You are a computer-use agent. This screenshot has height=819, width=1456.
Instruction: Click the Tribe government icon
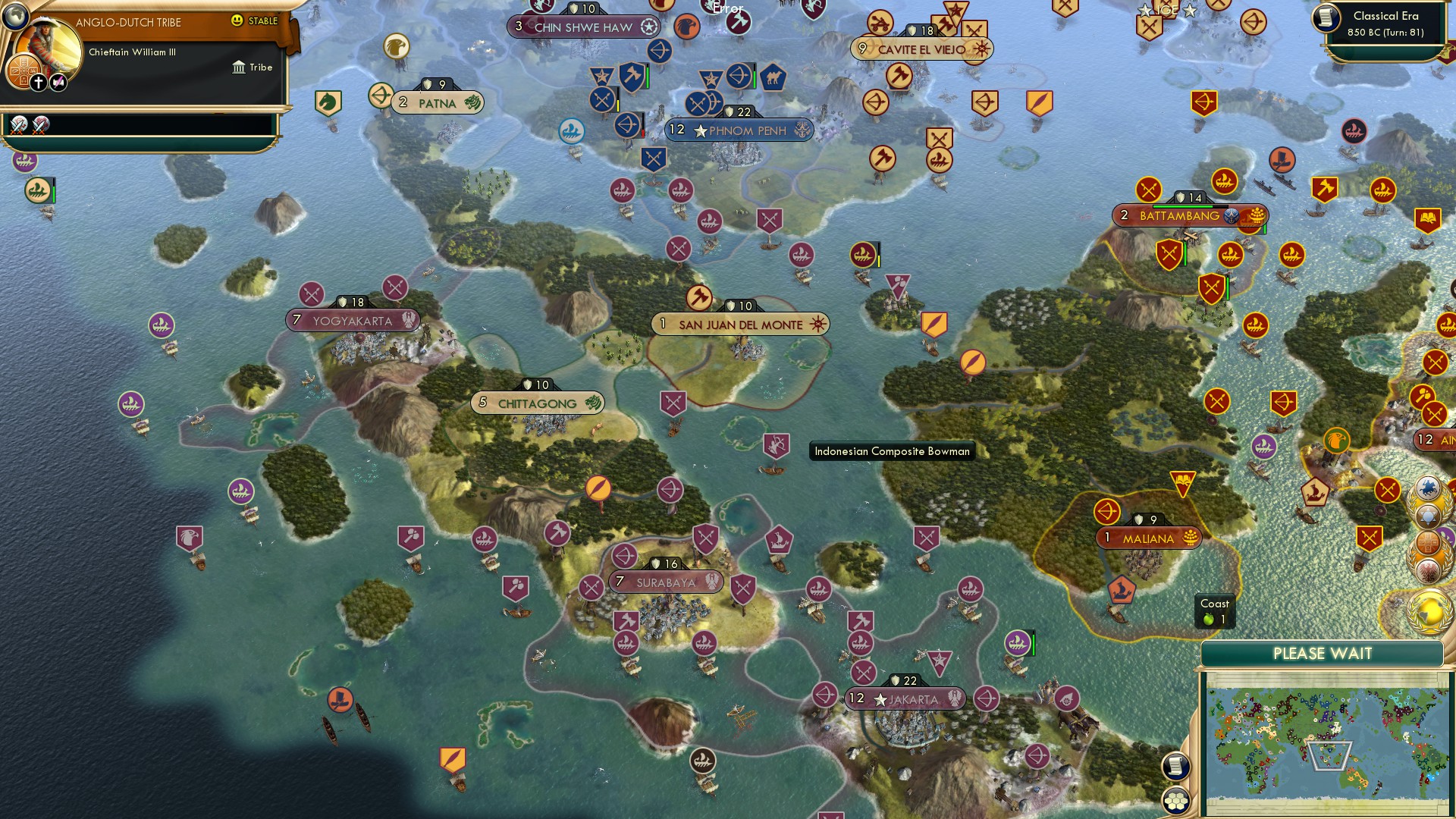point(240,67)
